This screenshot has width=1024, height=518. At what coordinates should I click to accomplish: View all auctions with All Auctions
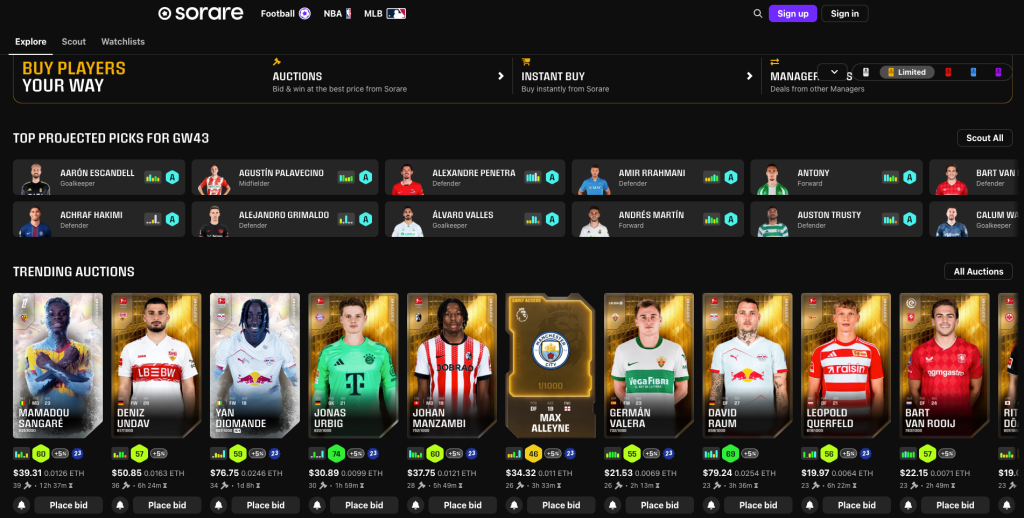tap(978, 272)
